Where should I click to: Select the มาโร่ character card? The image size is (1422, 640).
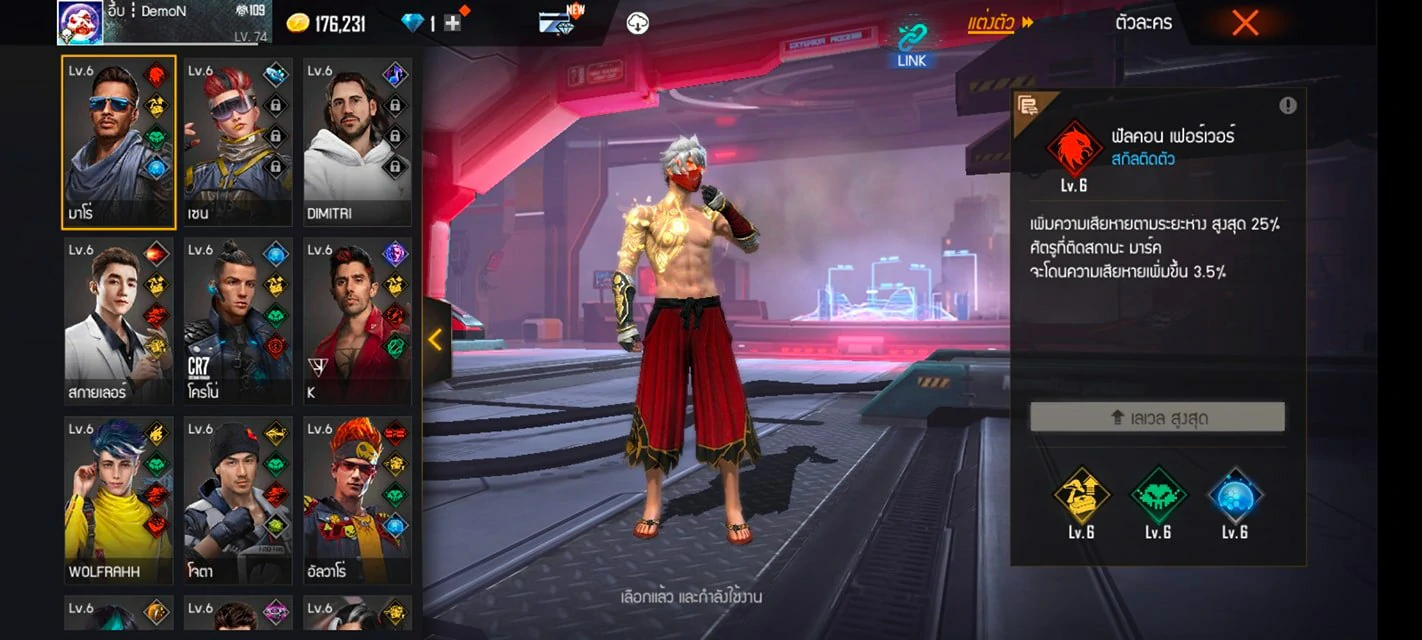pos(119,142)
